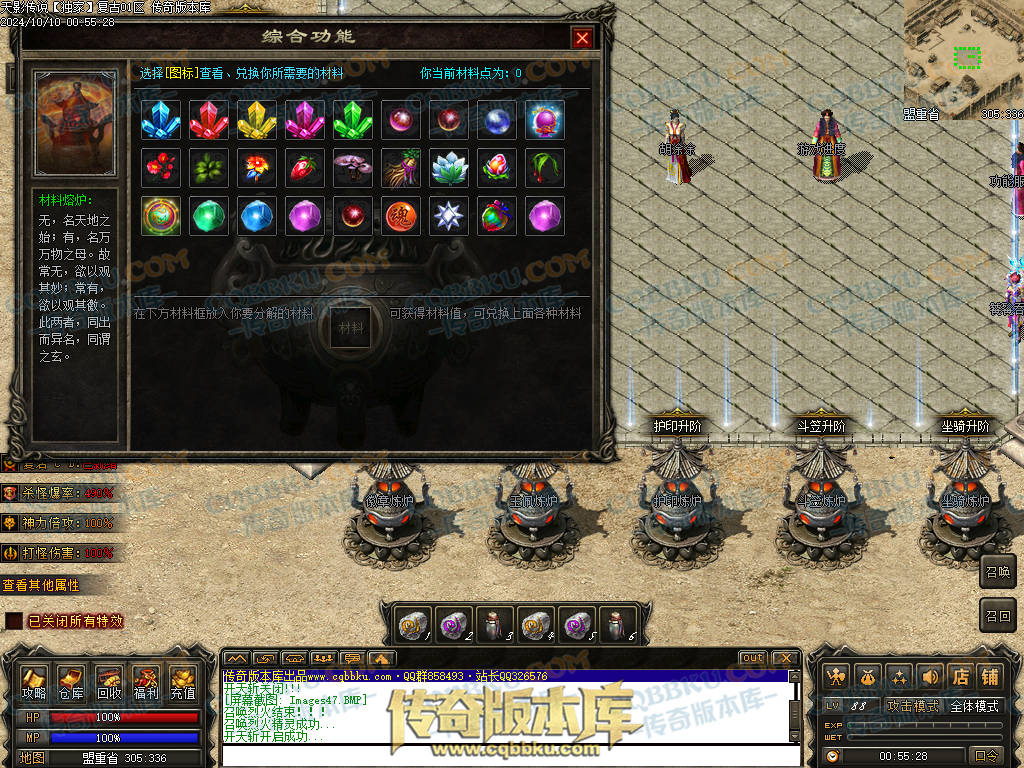Toggle the sound speaker icon
This screenshot has height=768, width=1024.
930,677
